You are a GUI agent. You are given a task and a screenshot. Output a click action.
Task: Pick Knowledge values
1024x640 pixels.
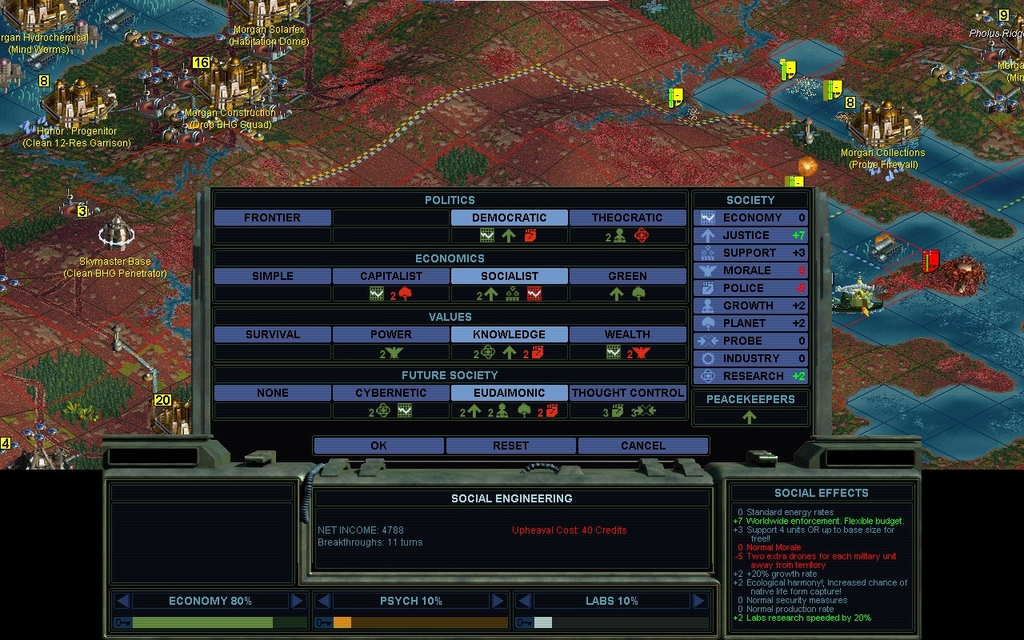click(509, 334)
